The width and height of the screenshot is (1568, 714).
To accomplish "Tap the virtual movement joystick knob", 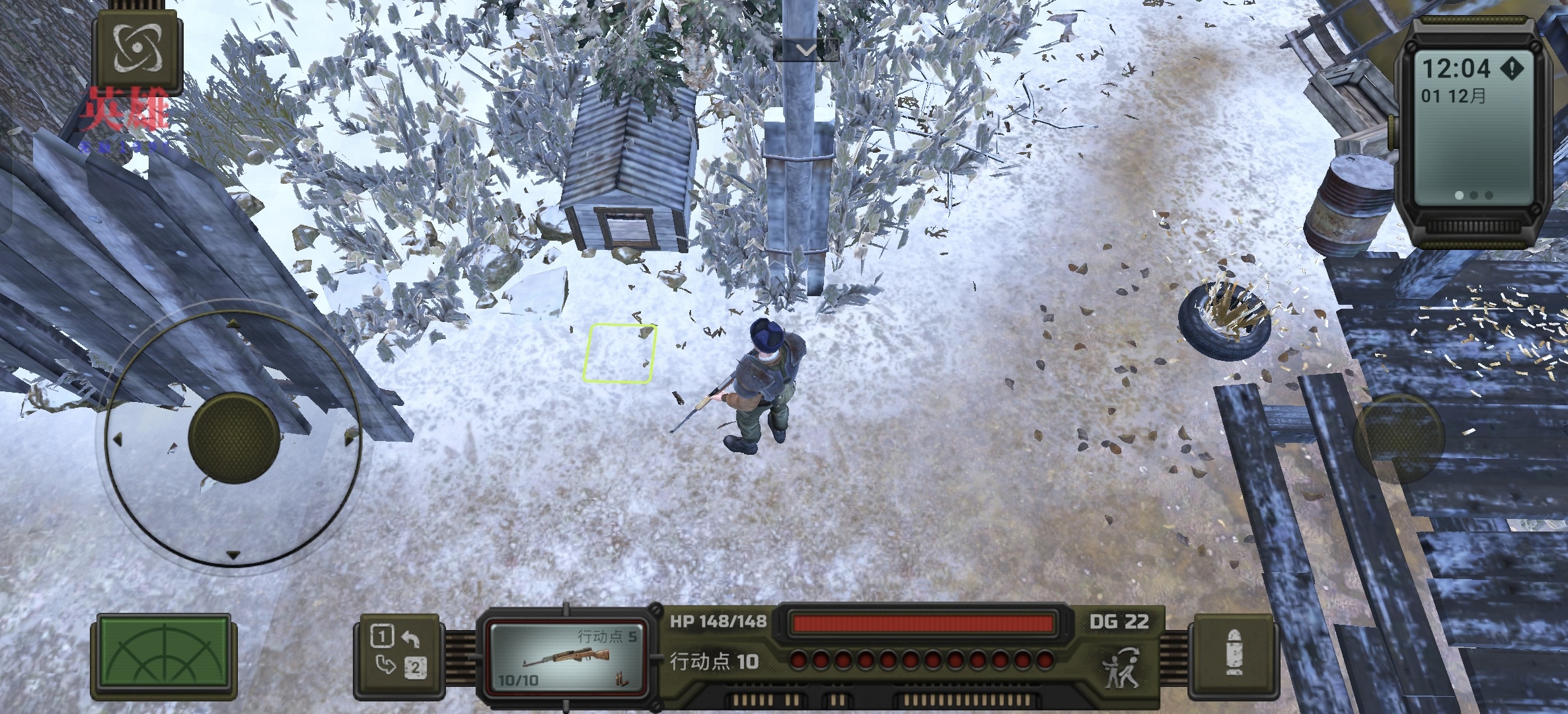I will [x=234, y=437].
